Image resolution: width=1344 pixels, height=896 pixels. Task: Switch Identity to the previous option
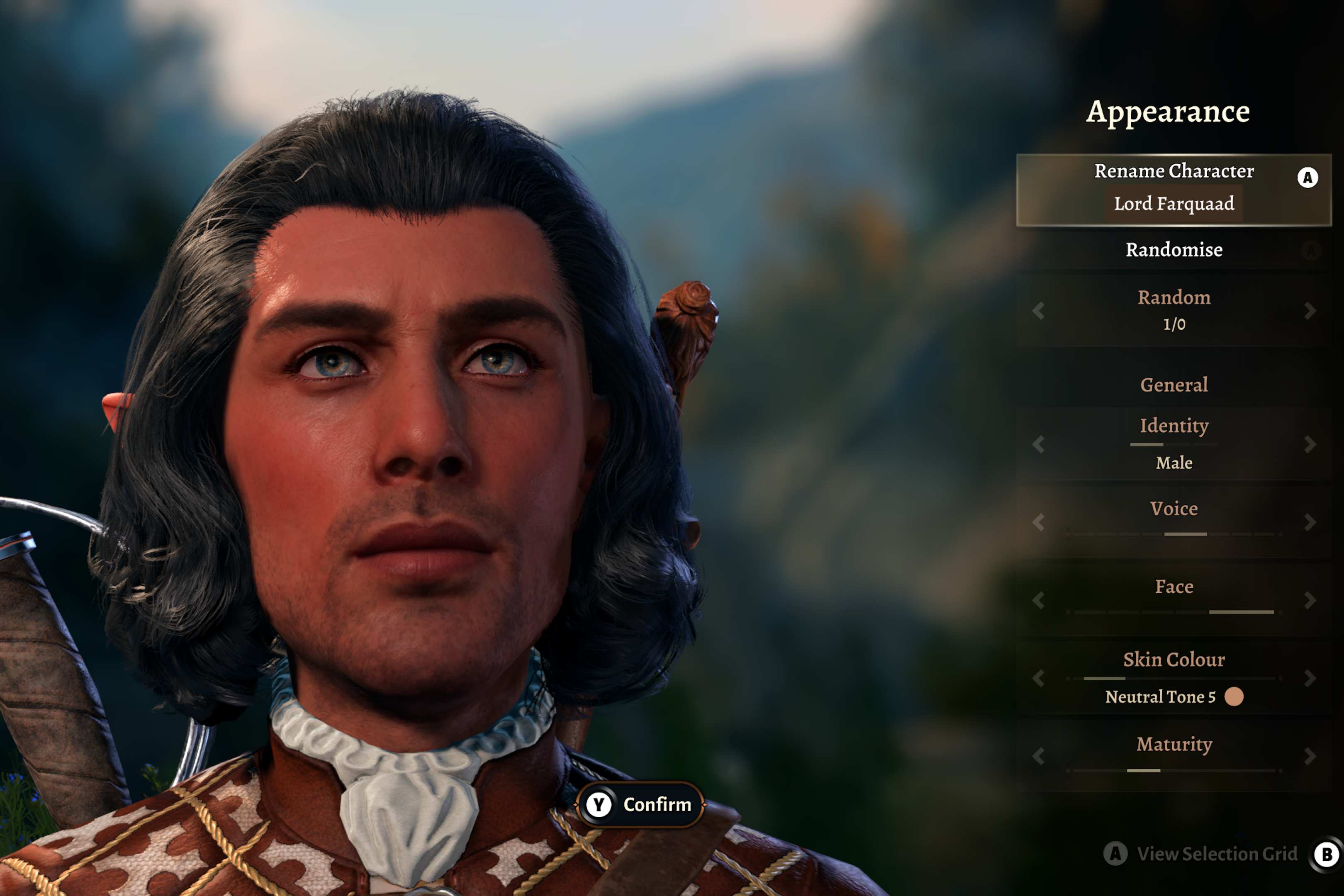[1038, 444]
